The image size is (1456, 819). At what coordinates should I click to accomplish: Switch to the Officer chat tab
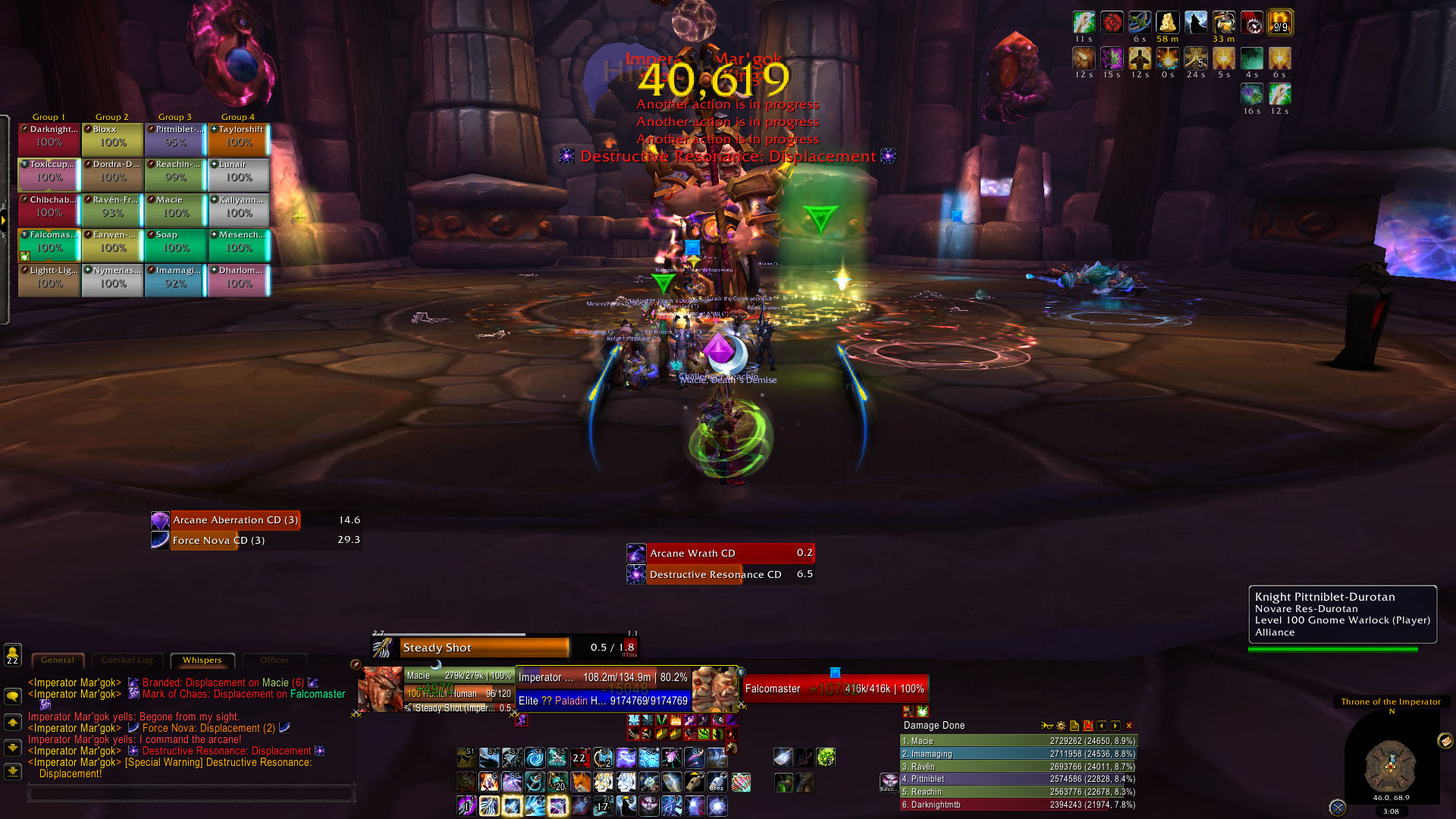275,661
